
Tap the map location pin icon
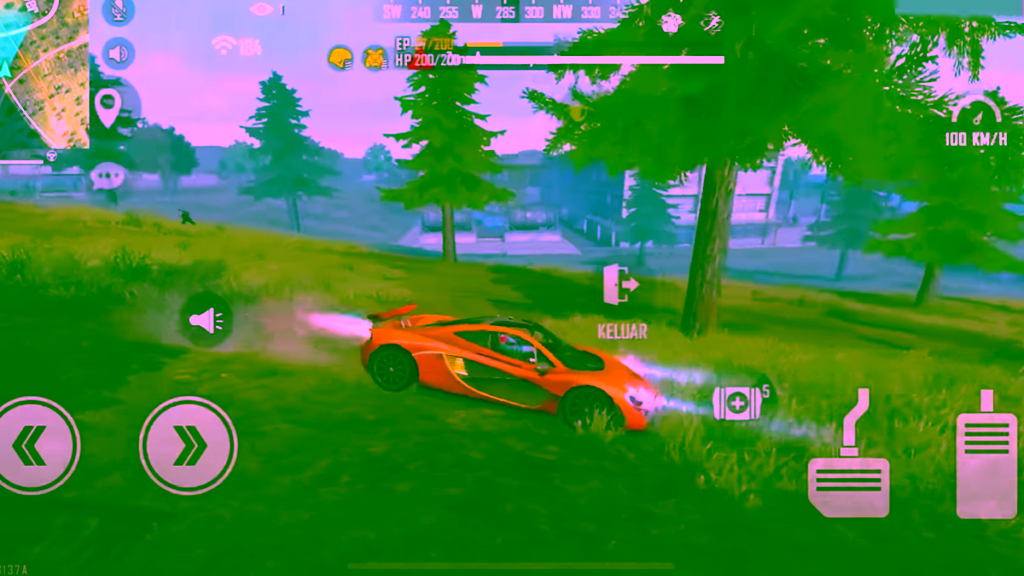pos(107,105)
